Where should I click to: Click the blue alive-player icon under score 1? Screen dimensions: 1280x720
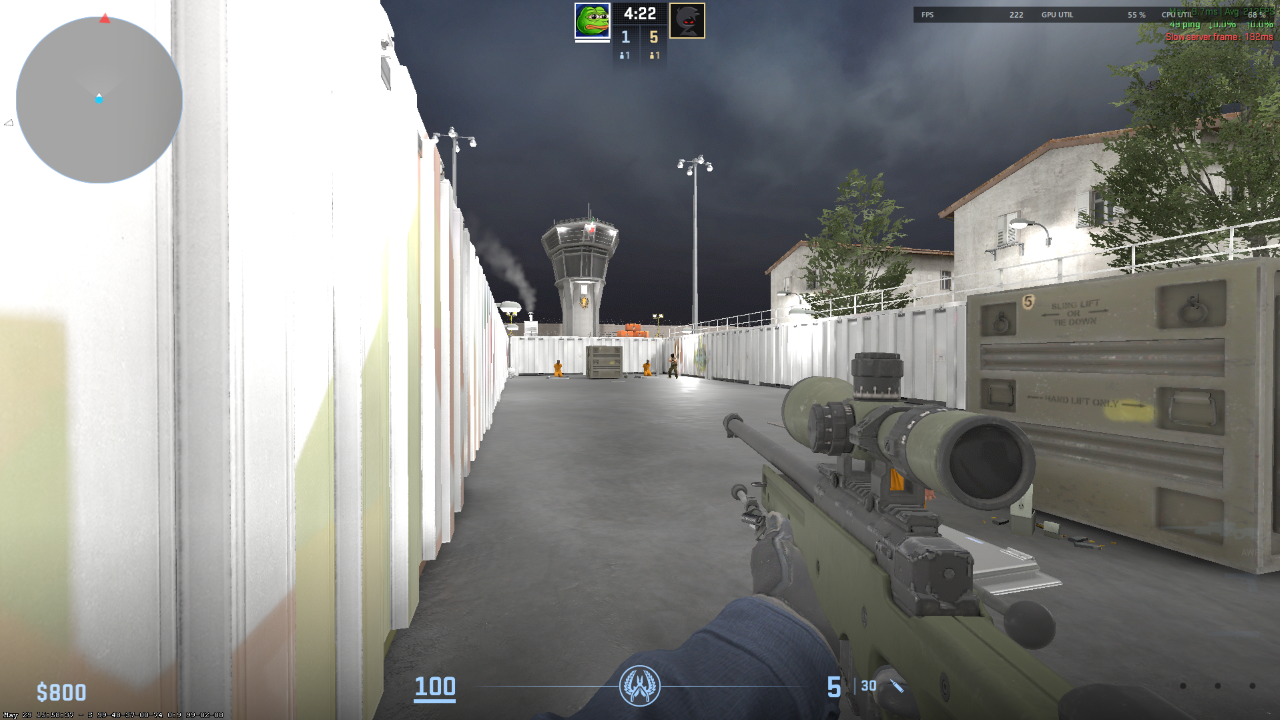click(624, 55)
